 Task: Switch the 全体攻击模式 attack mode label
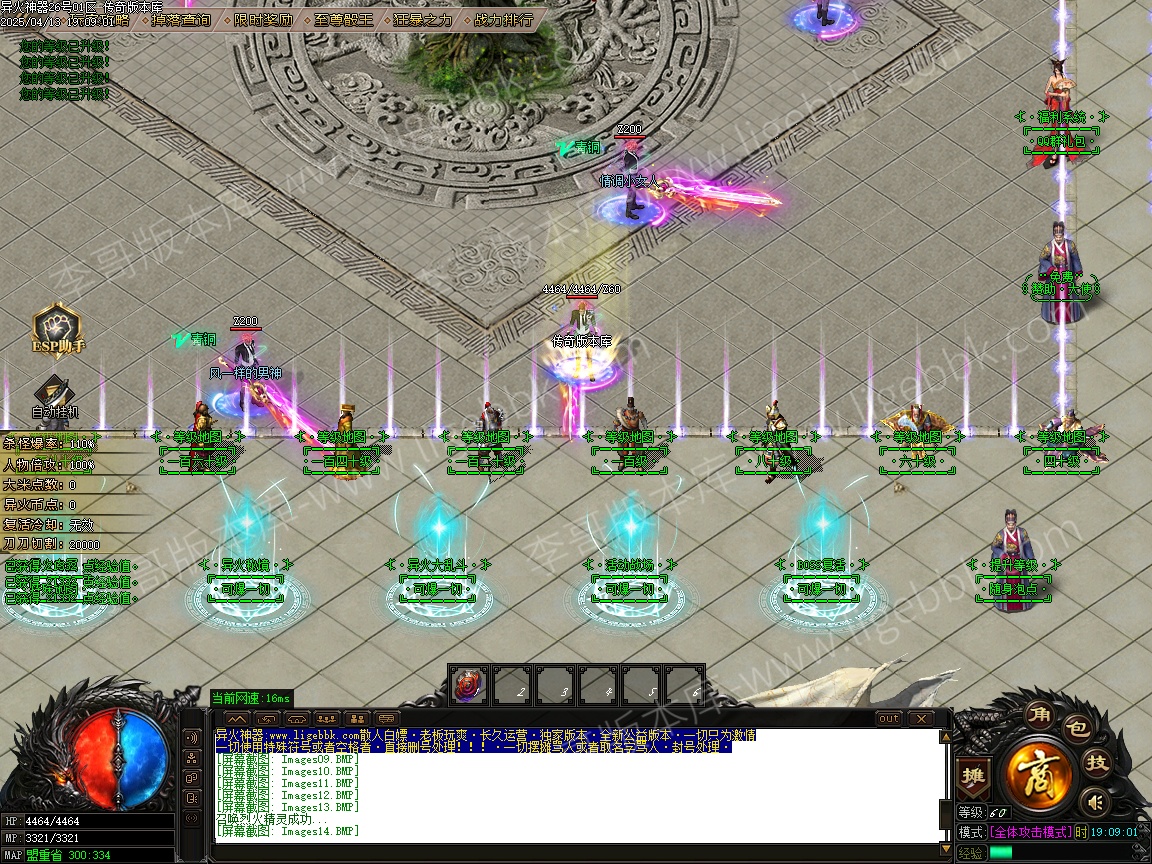[x=1030, y=832]
